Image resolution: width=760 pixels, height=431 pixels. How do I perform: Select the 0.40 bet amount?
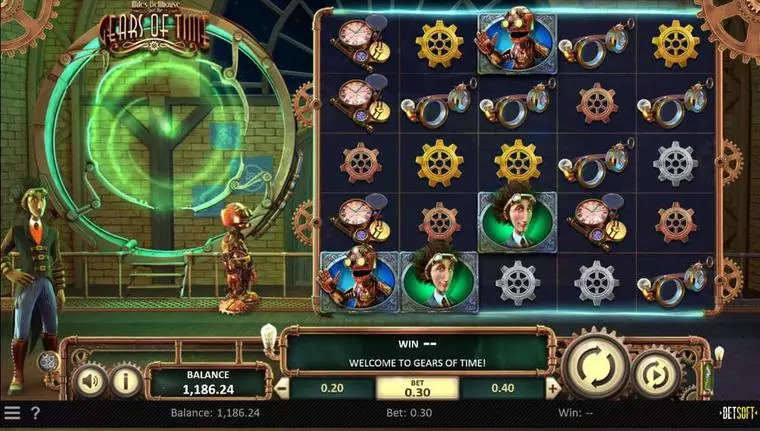pos(503,388)
